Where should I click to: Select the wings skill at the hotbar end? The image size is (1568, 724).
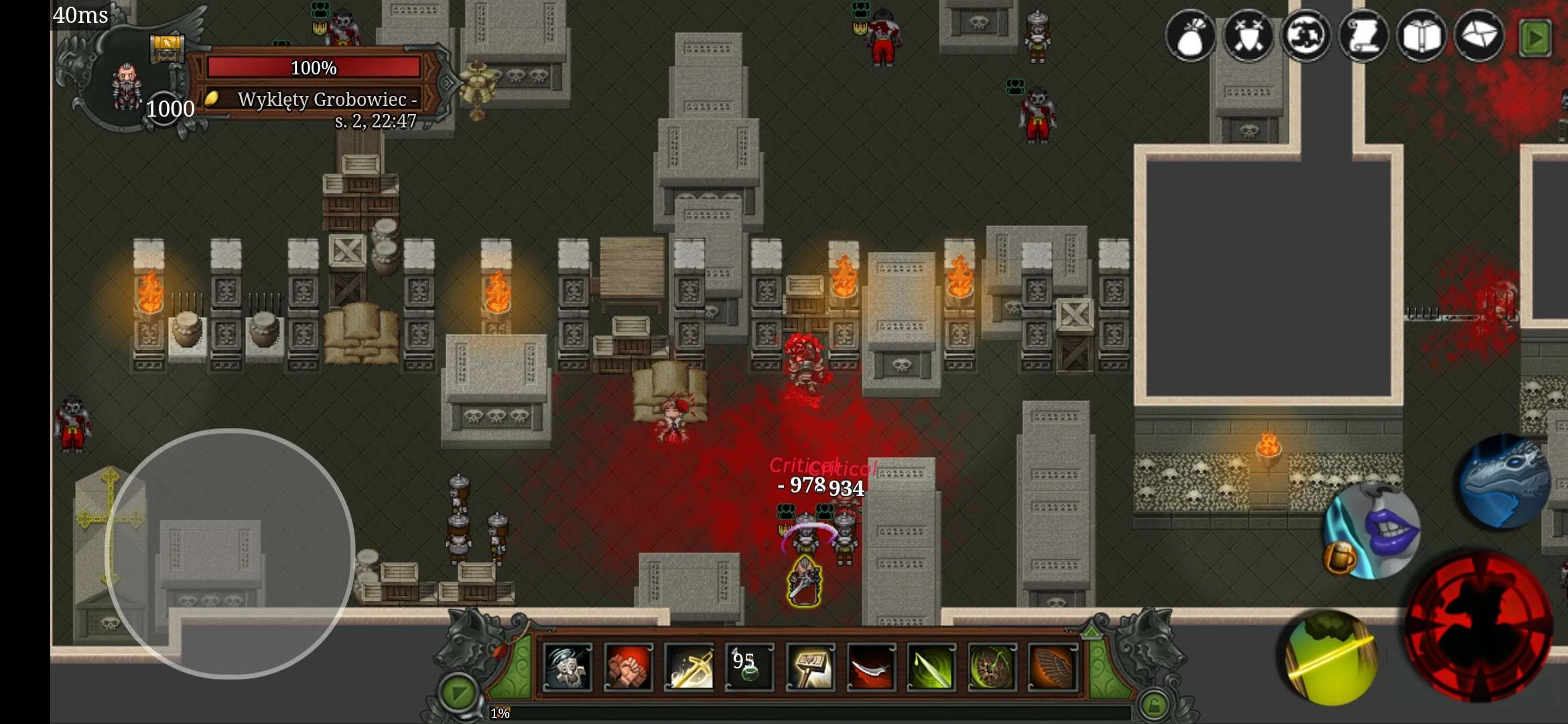point(1049,667)
